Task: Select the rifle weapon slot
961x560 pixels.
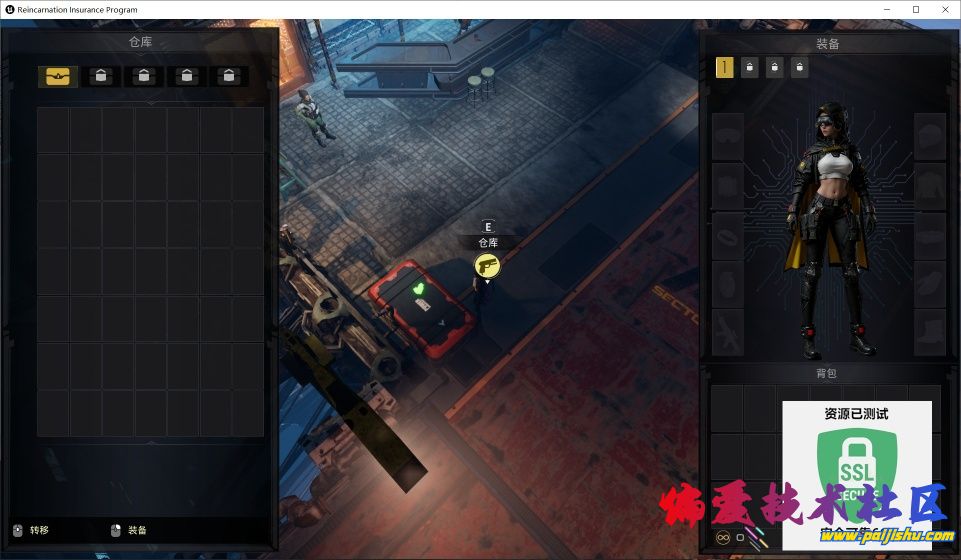Action: click(728, 333)
